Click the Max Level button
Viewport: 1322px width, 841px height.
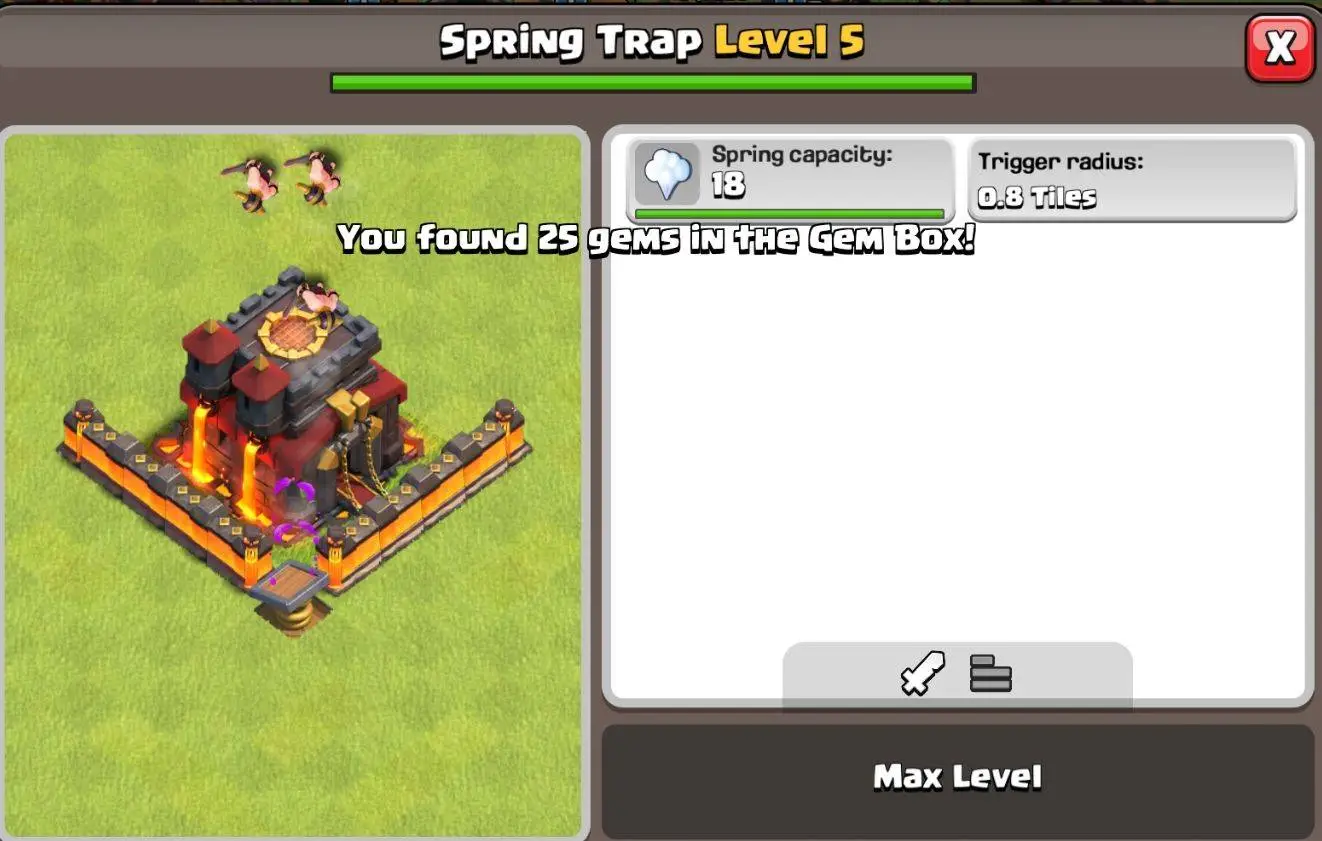(x=959, y=776)
